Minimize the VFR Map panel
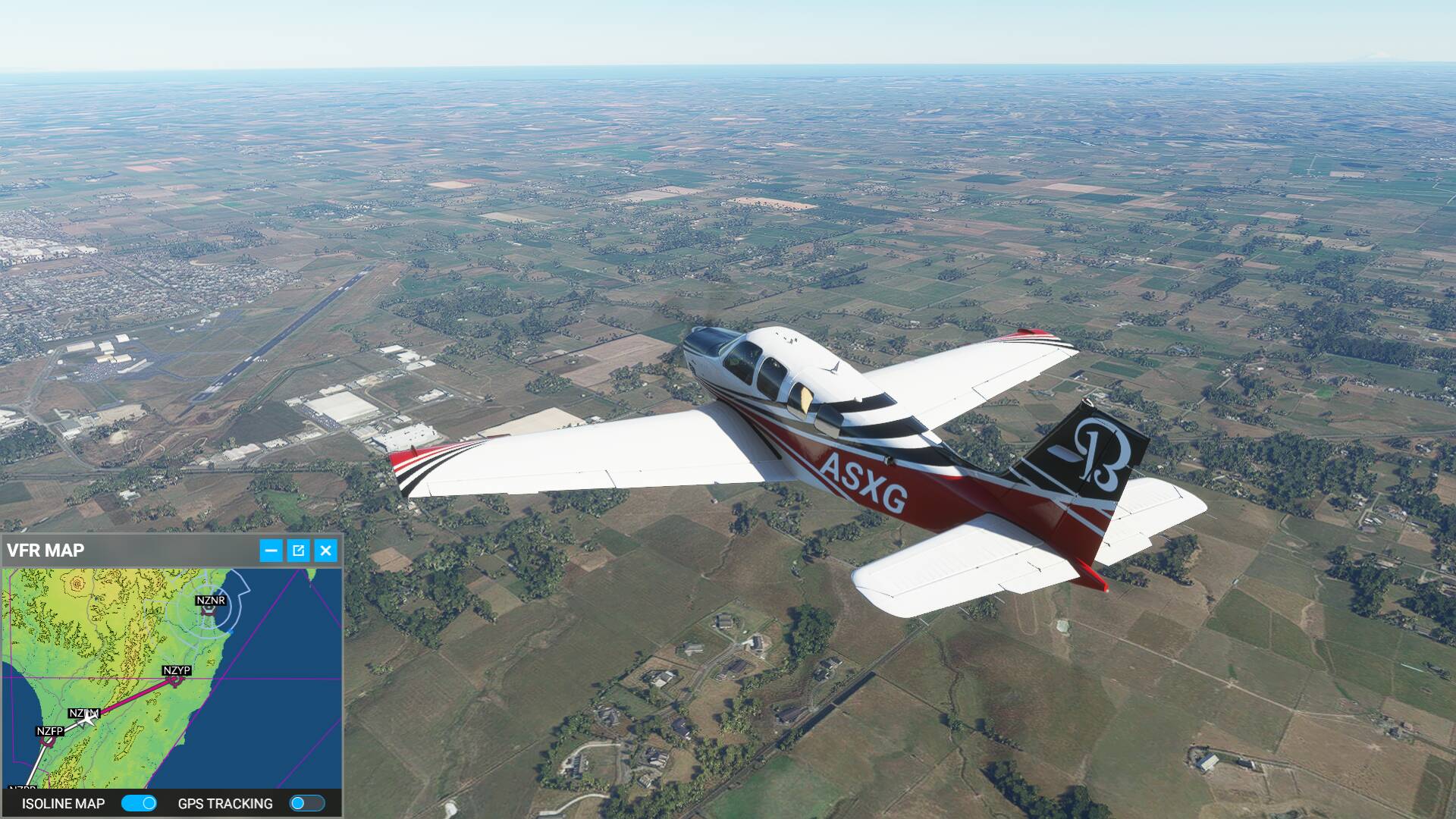 [271, 551]
